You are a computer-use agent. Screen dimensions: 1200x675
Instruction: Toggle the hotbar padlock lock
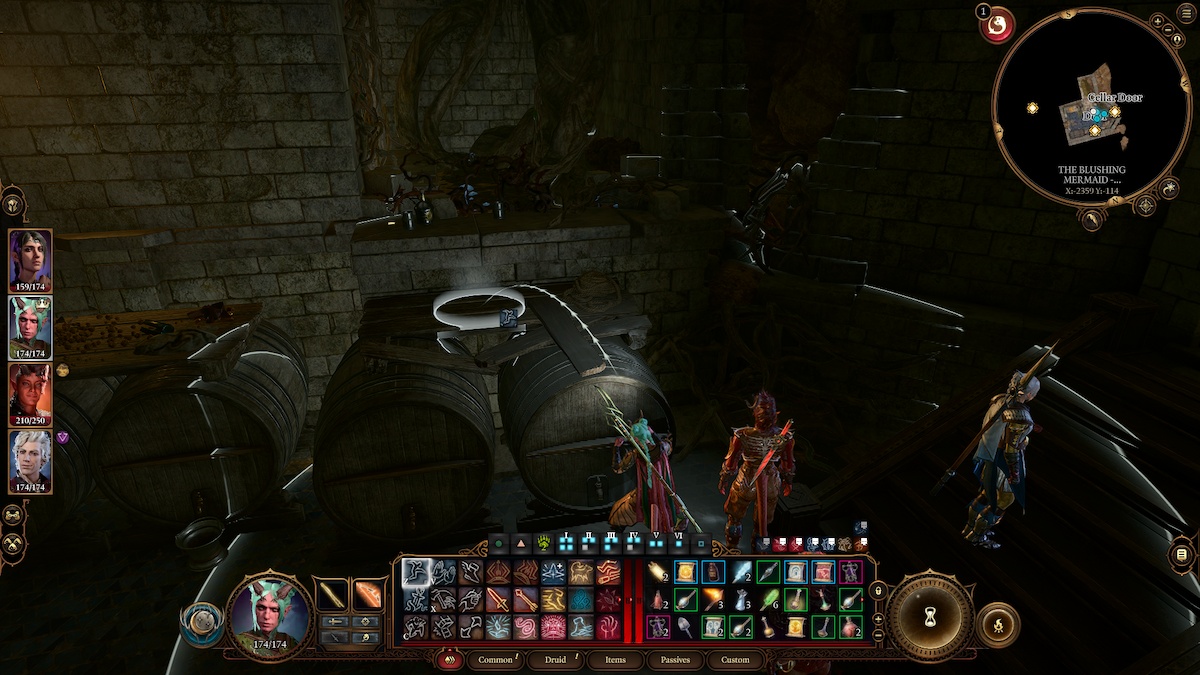878,592
